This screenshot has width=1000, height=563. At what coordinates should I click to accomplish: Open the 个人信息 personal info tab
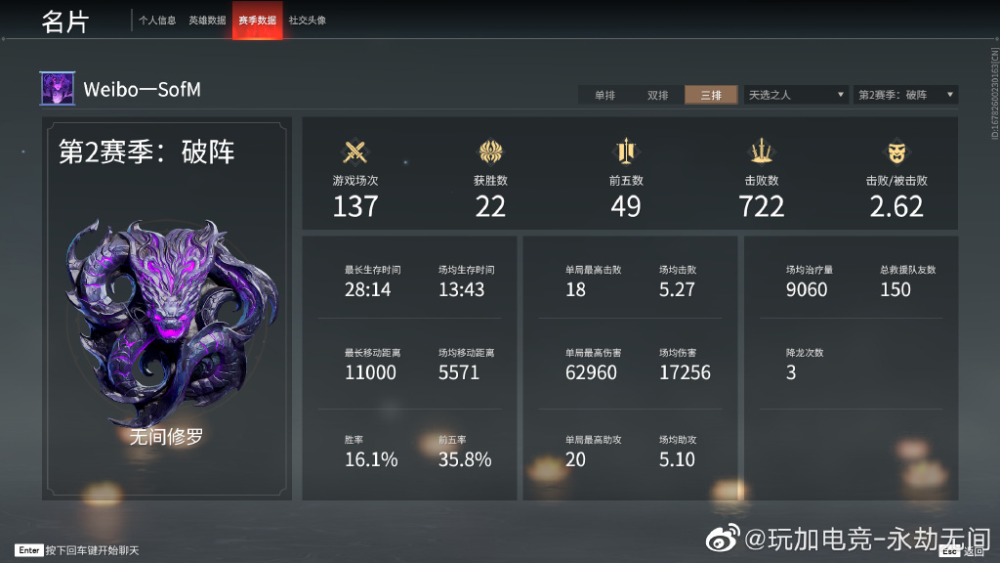coord(157,20)
